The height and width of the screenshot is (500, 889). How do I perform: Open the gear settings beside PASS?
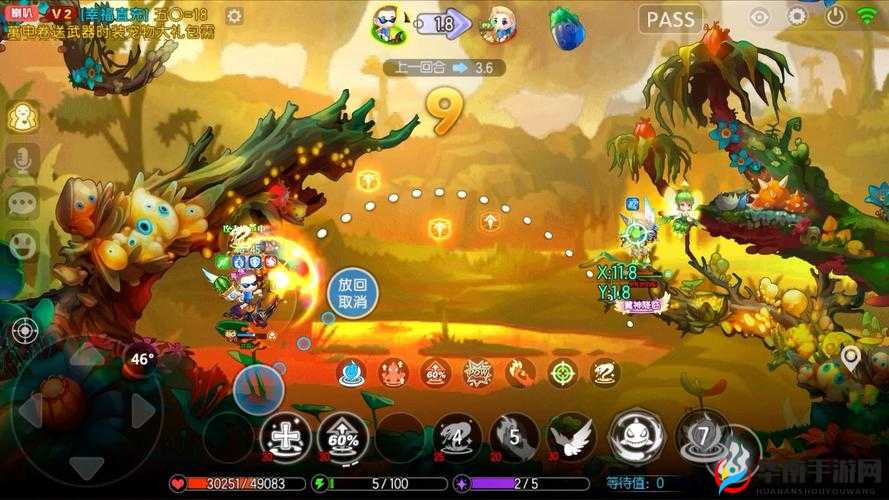(797, 16)
